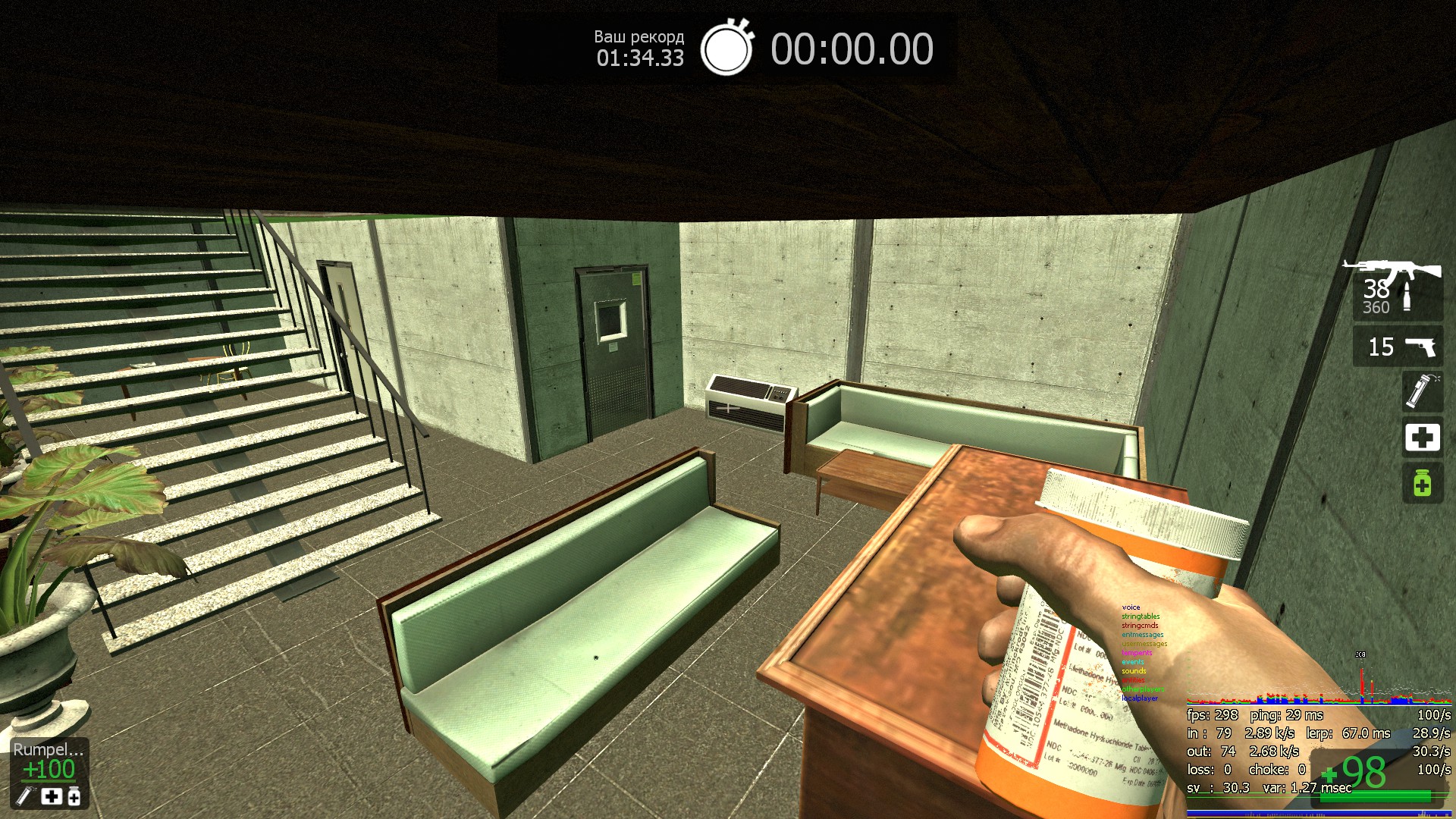1456x819 pixels.
Task: Select the AK-47 rifle weapon slot
Action: (1396, 289)
